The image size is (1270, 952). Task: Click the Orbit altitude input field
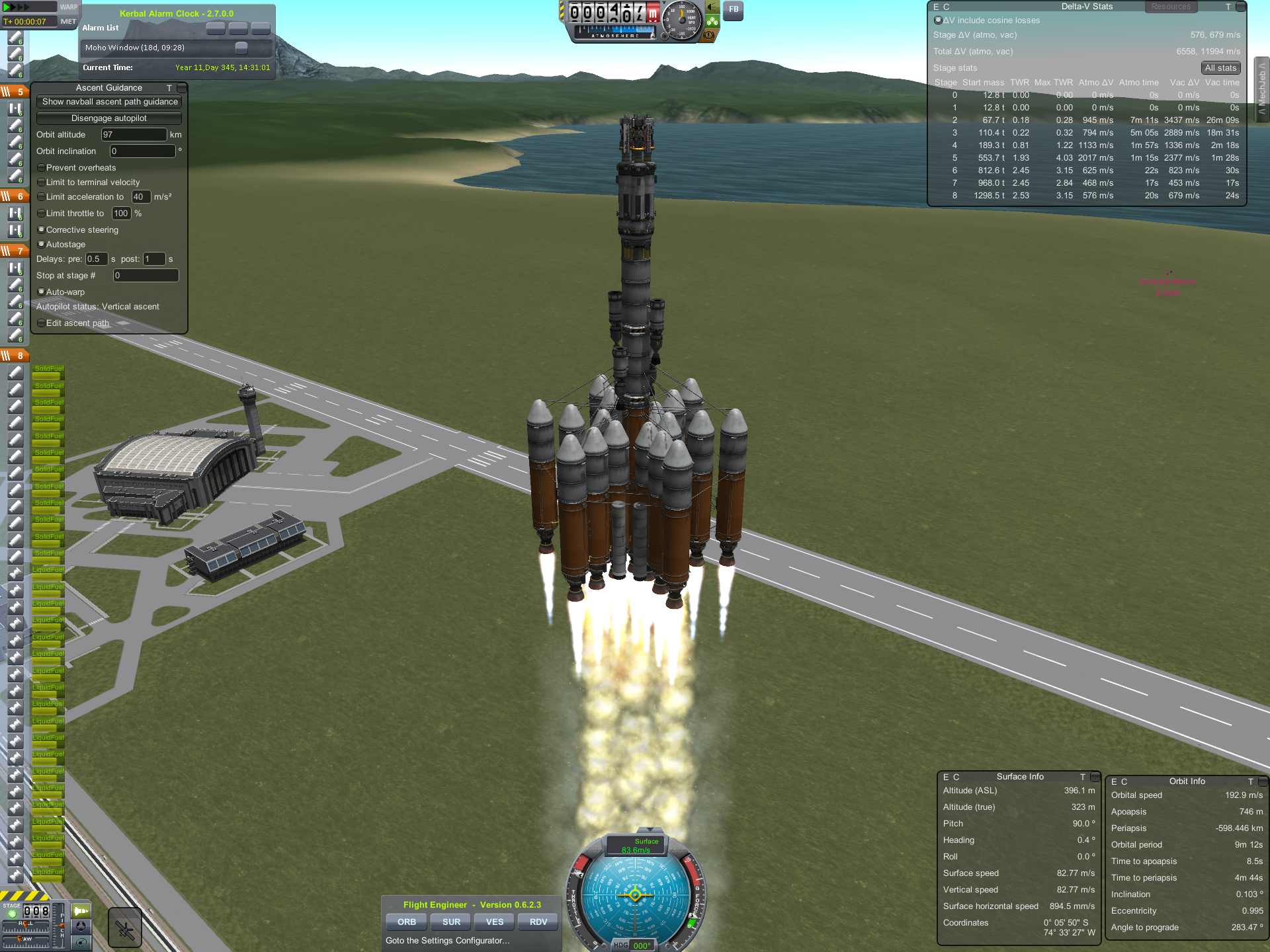click(x=133, y=135)
